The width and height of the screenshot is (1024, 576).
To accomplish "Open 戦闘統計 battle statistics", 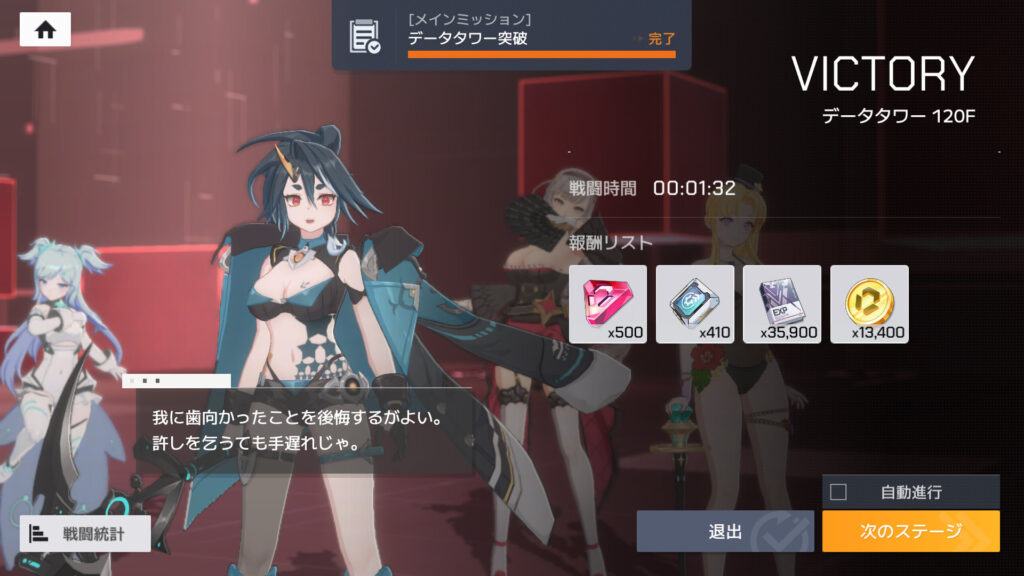I will coord(85,534).
